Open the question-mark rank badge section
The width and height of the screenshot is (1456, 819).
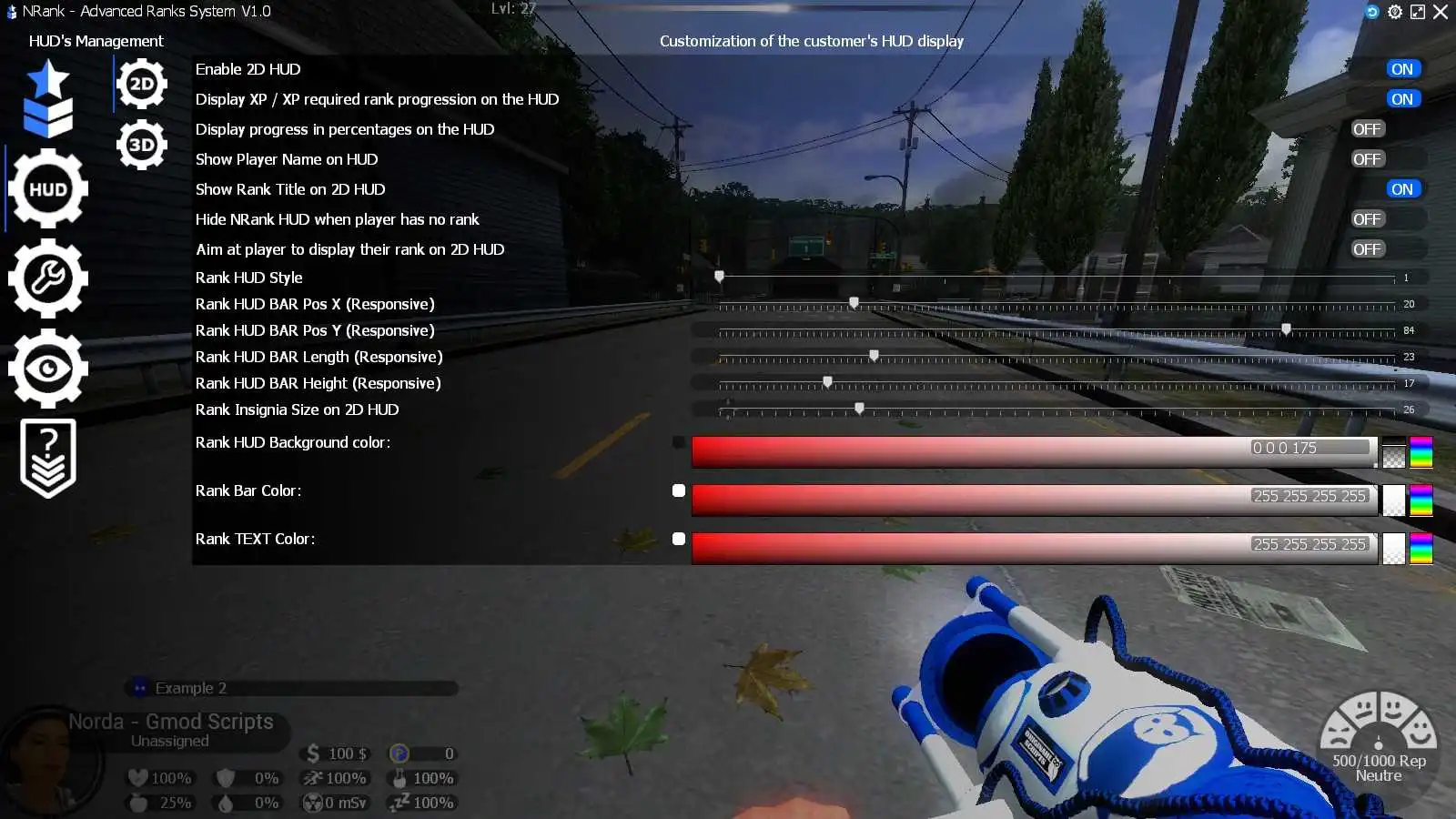click(48, 457)
